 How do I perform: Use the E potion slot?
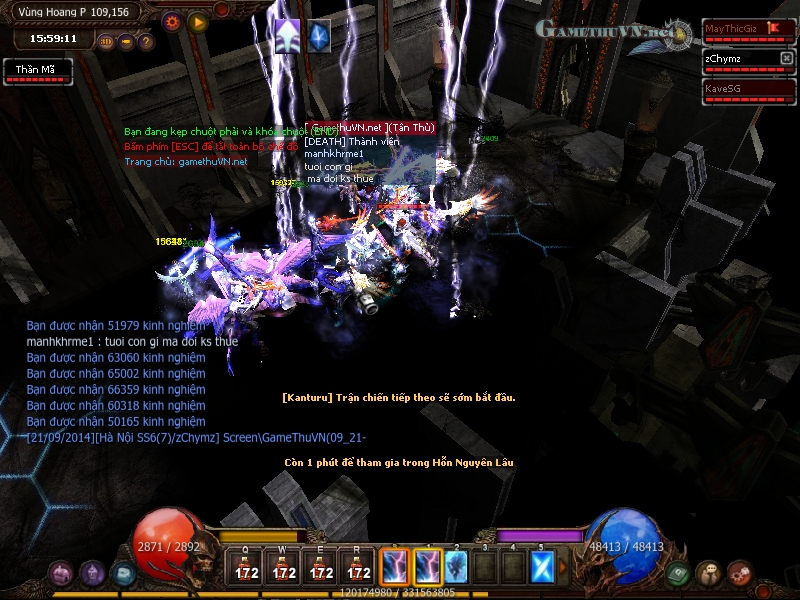click(x=321, y=567)
